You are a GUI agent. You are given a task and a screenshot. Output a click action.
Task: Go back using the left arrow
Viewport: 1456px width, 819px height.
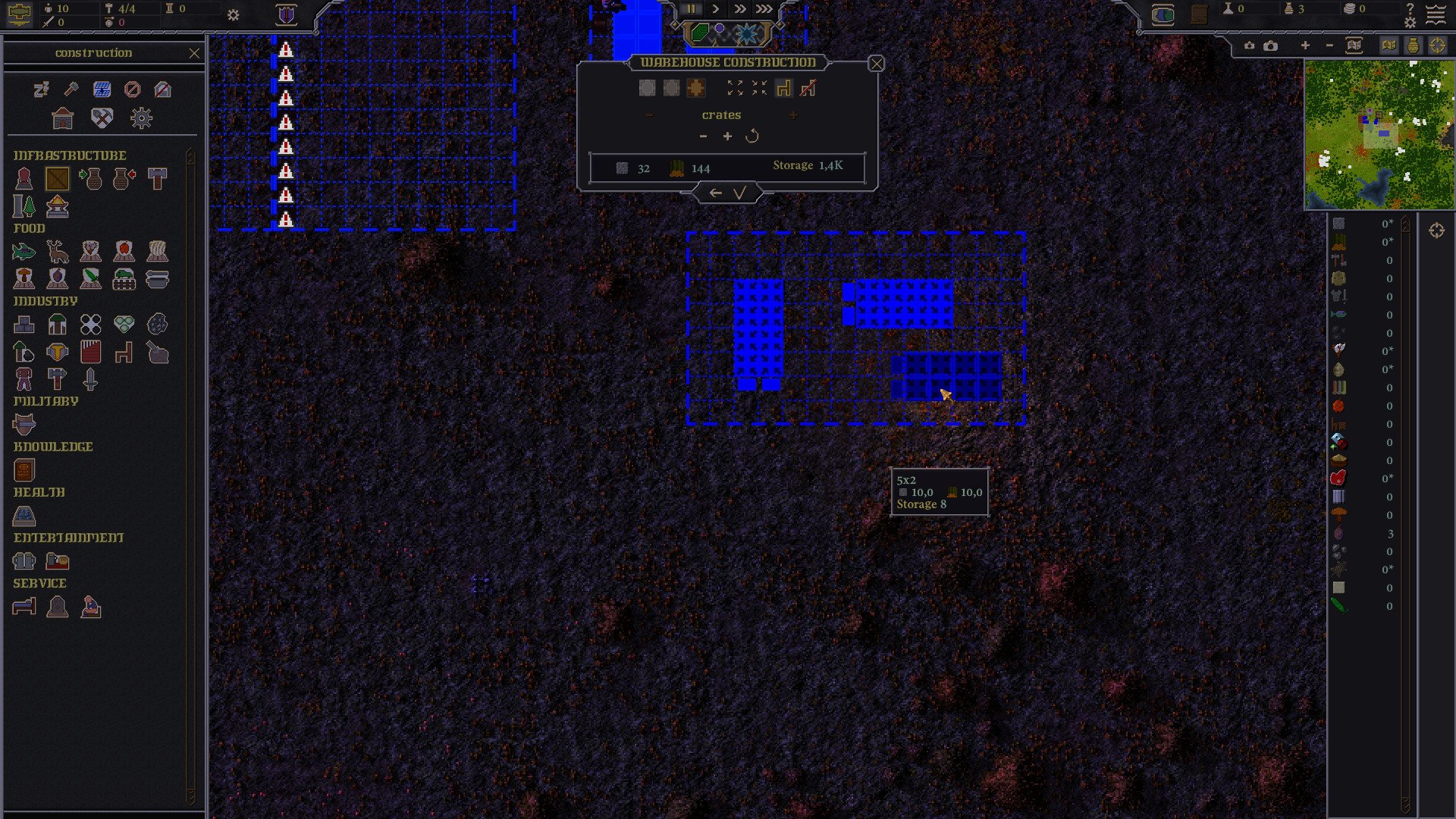click(x=715, y=193)
